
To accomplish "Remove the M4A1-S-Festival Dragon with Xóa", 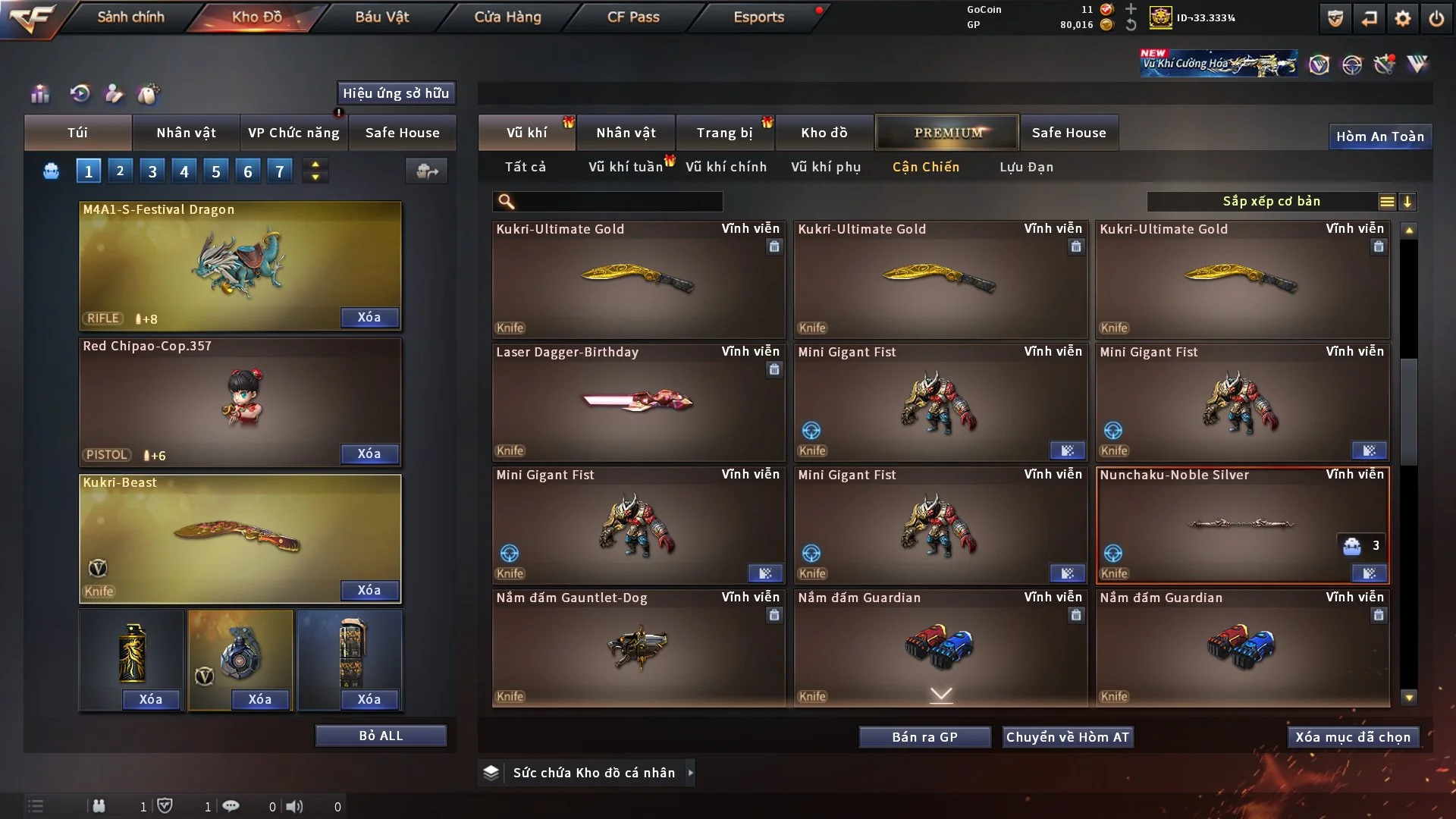I will (x=369, y=317).
